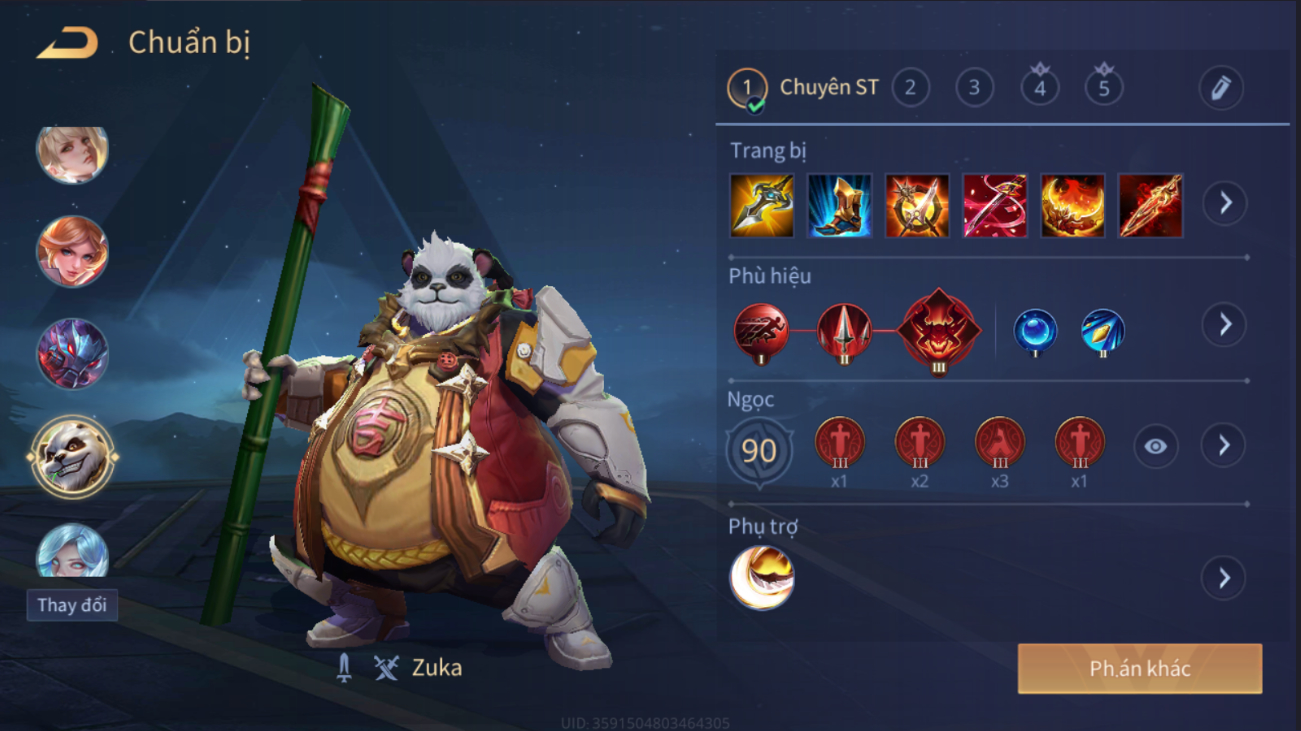Open locked build preset 4
Viewport: 1301px width, 731px height.
[1040, 88]
